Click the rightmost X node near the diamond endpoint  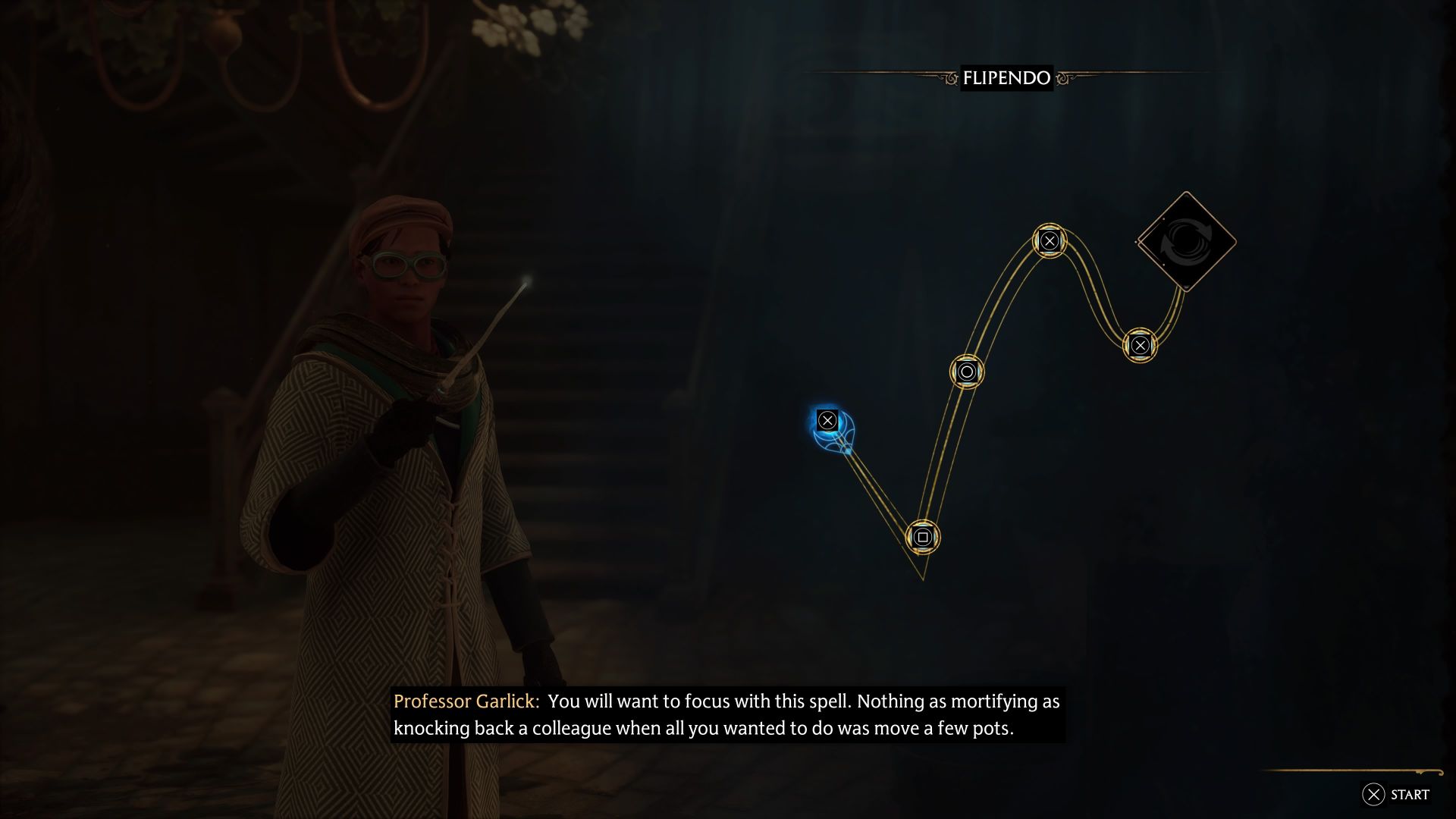[x=1141, y=344]
